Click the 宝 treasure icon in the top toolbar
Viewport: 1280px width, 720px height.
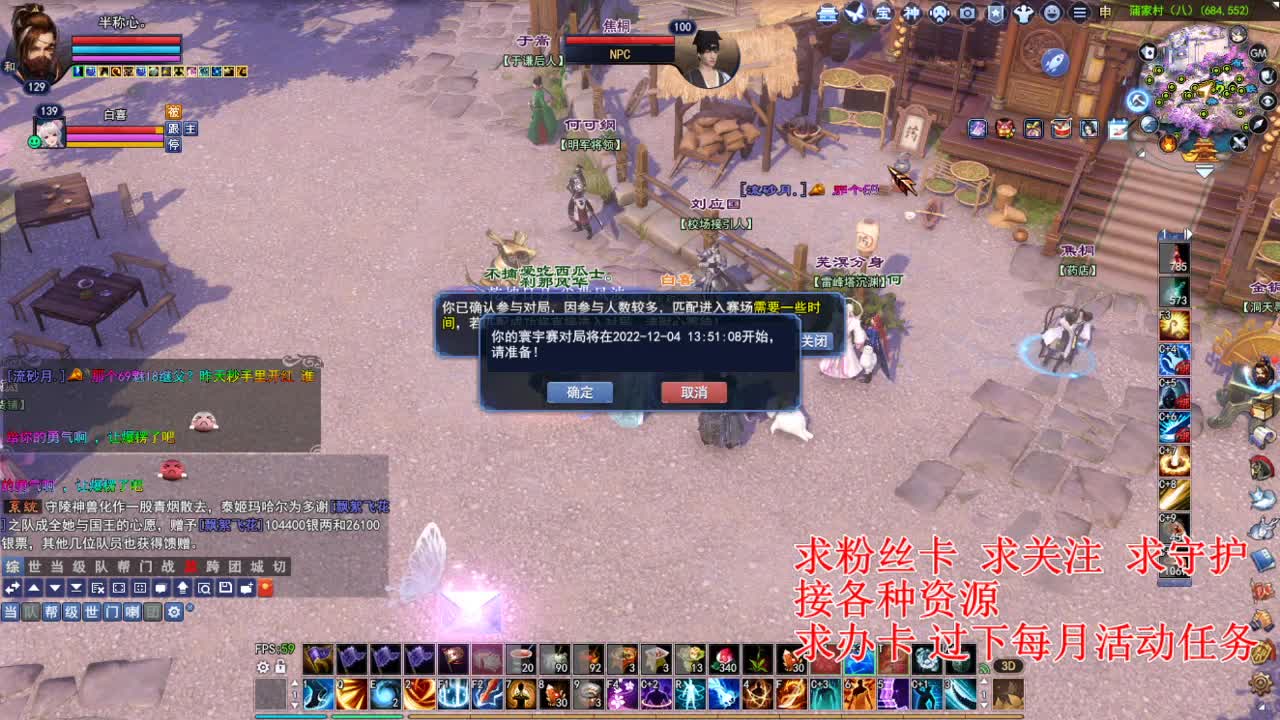[x=882, y=14]
